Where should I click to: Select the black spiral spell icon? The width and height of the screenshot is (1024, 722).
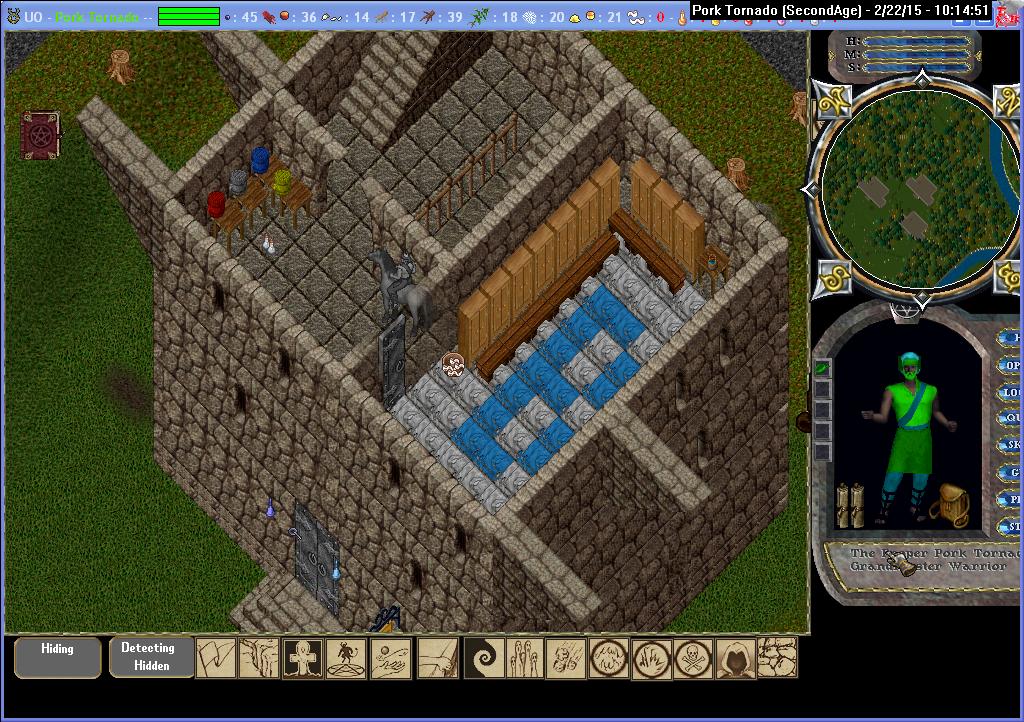coord(485,658)
